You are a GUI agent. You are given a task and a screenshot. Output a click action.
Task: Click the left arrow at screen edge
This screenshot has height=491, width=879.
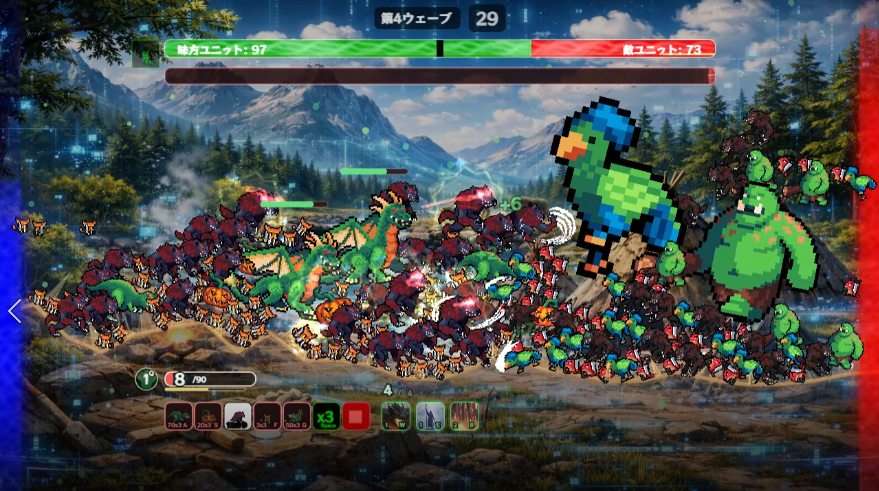pyautogui.click(x=14, y=311)
